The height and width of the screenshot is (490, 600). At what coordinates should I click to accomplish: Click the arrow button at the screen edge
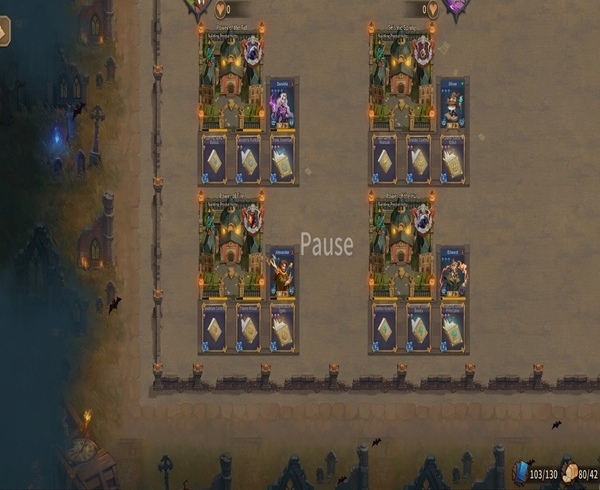(x=4, y=31)
